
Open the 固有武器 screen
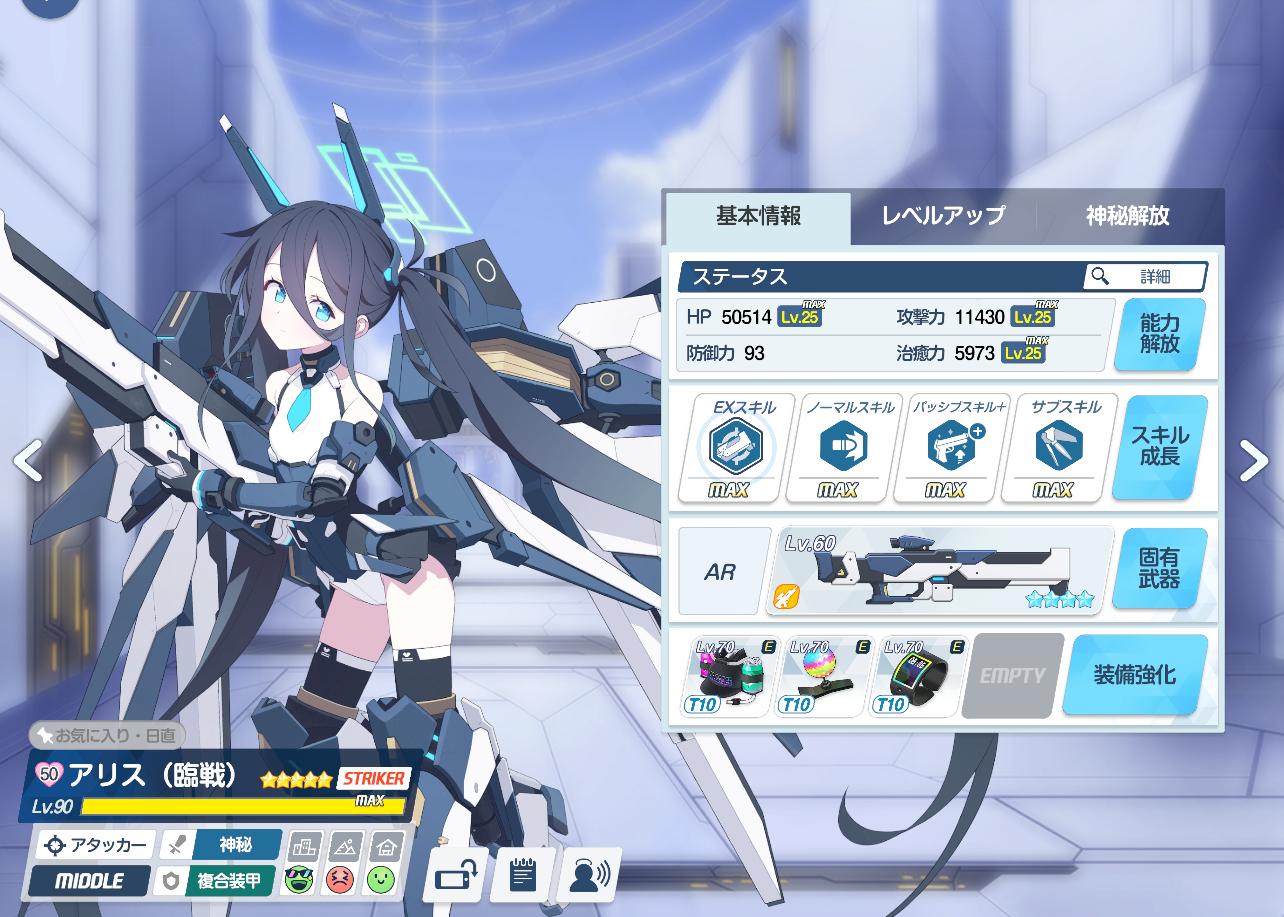(x=1159, y=568)
